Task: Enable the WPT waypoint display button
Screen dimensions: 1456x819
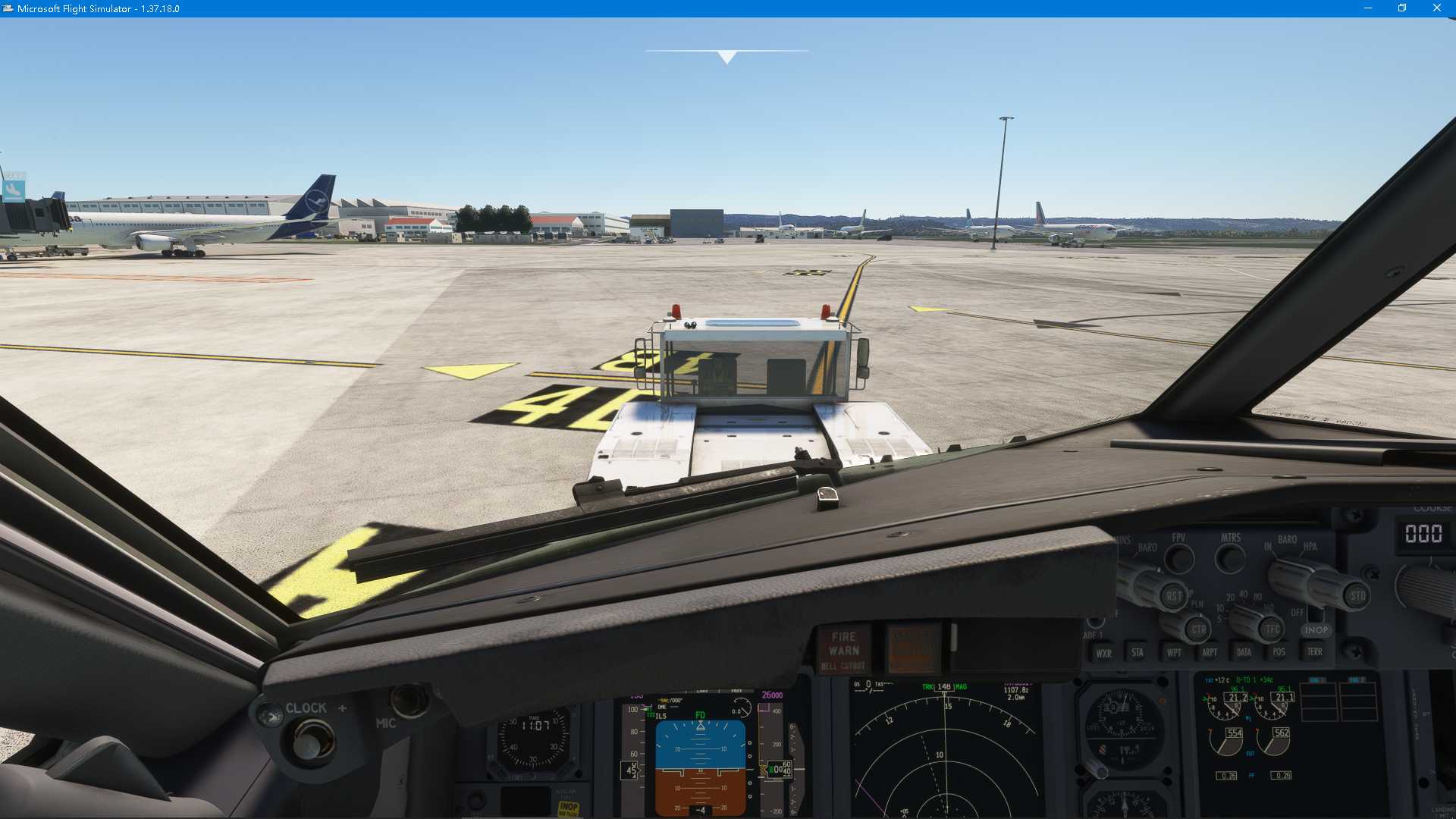Action: [1174, 652]
